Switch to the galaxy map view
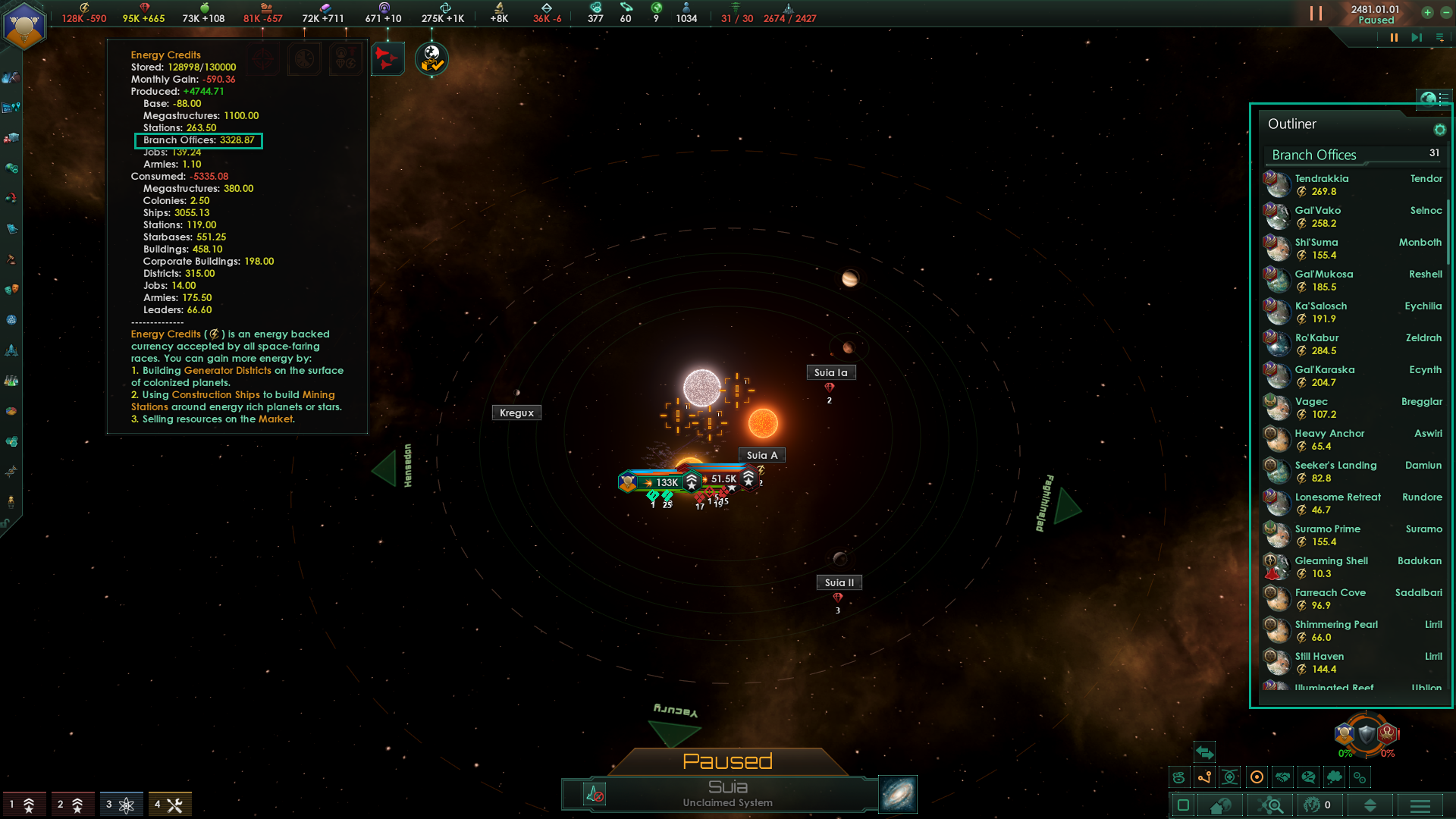1456x819 pixels. [x=897, y=794]
